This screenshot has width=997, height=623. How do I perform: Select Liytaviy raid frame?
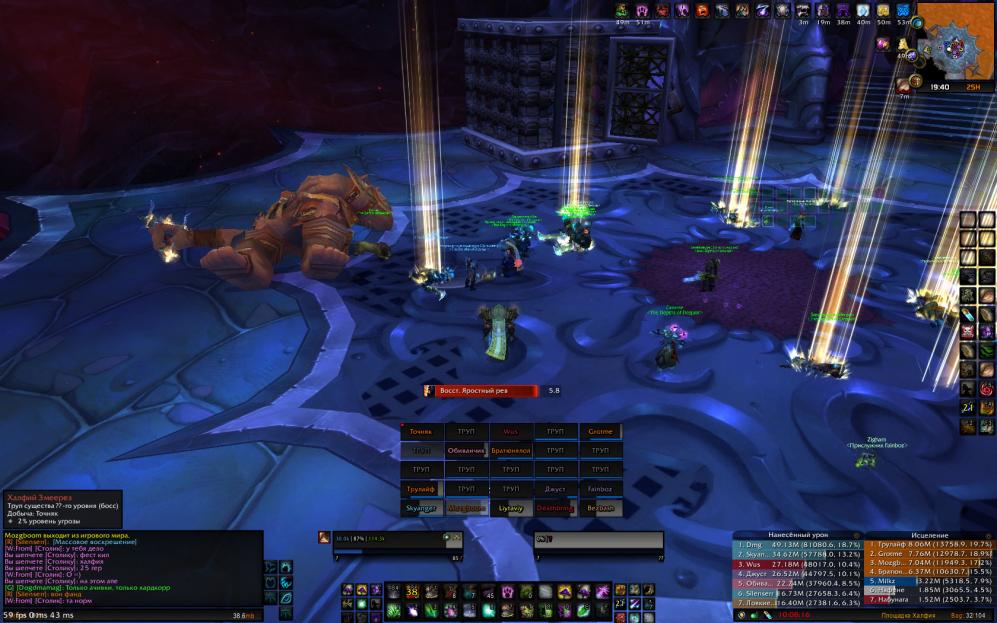[x=511, y=508]
